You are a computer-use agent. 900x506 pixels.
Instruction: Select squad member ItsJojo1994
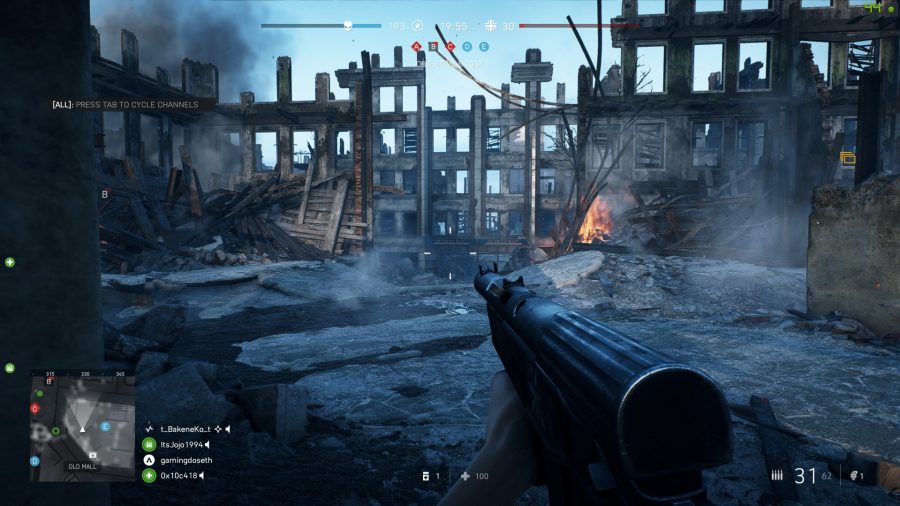[x=180, y=444]
